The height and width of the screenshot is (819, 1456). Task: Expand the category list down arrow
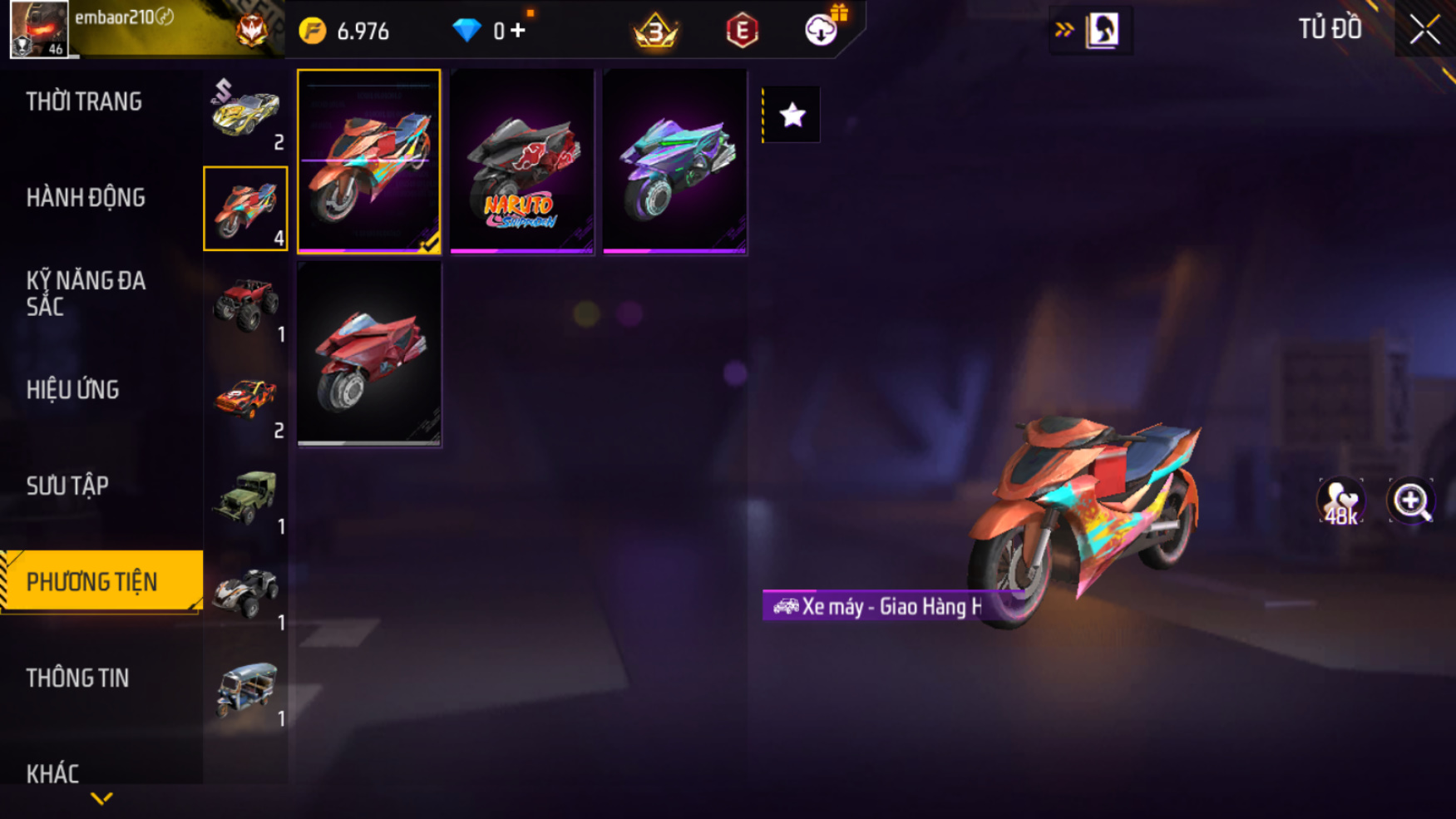pyautogui.click(x=101, y=799)
